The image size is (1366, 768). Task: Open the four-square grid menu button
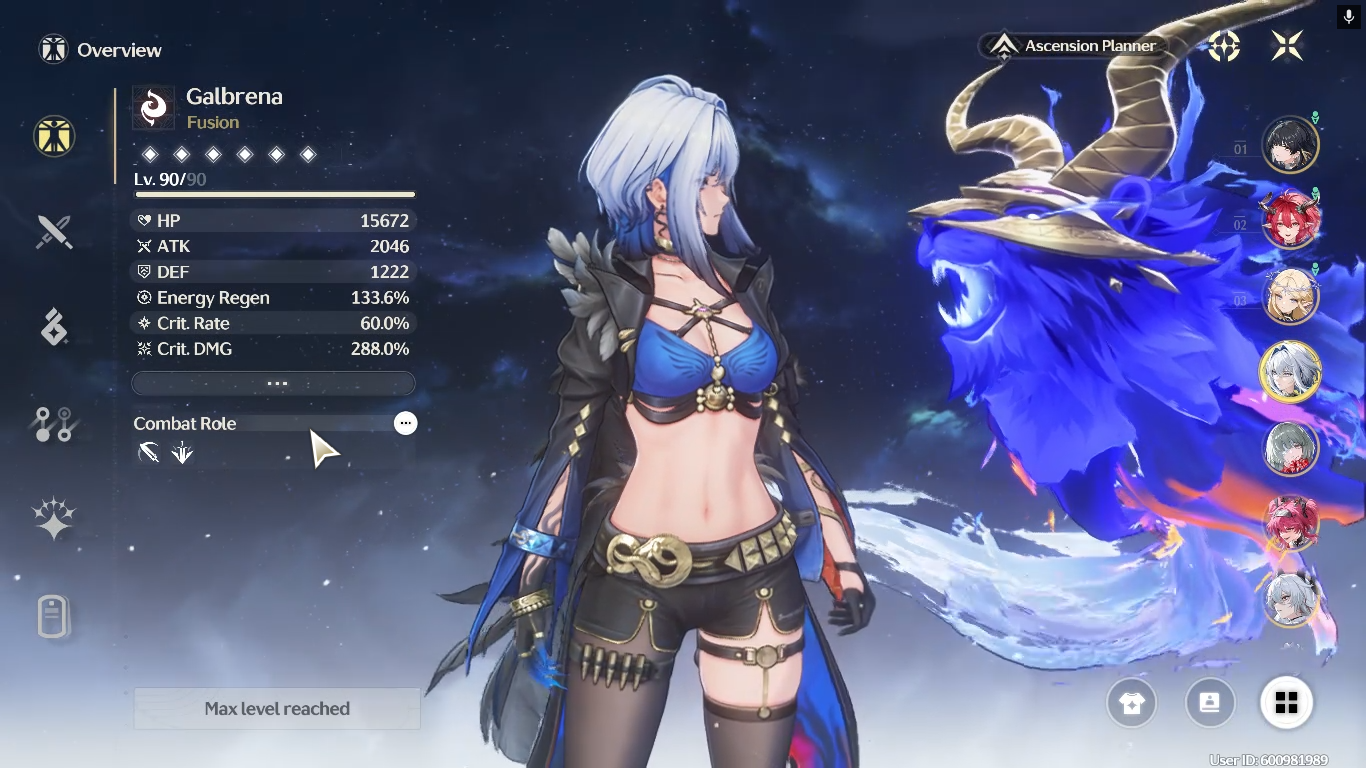[x=1286, y=703]
